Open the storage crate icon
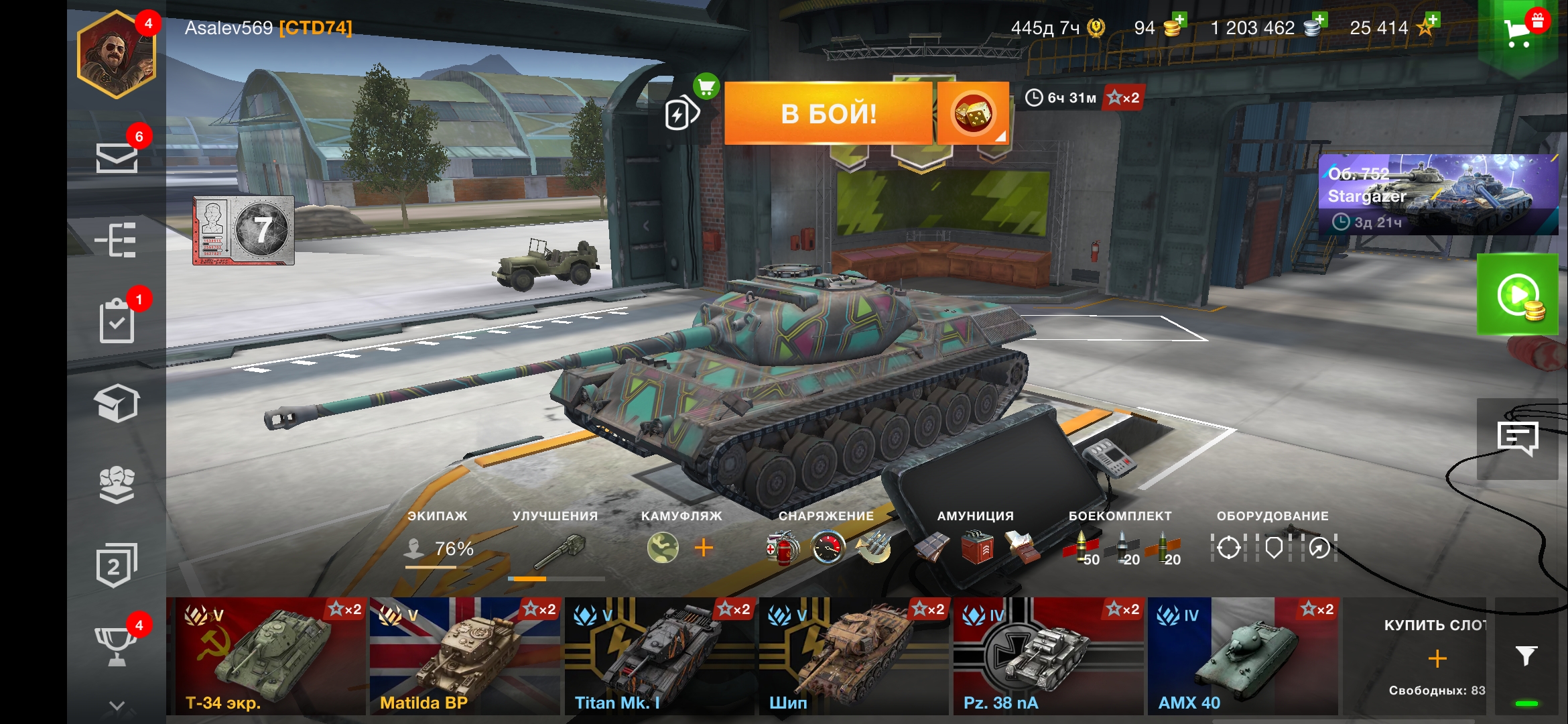1568x724 pixels. [x=117, y=403]
